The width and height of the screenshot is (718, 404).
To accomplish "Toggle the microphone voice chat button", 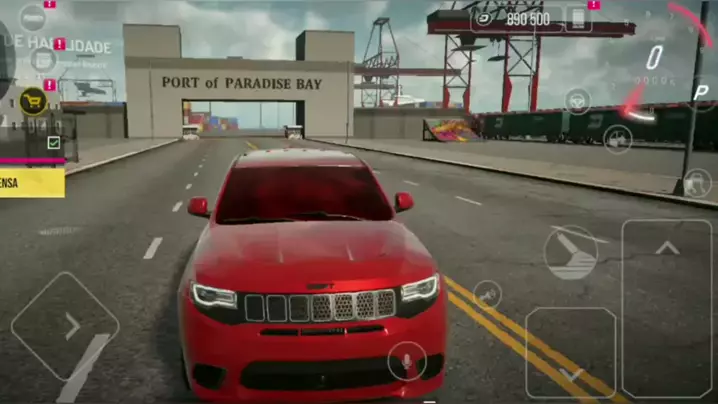I will [407, 359].
